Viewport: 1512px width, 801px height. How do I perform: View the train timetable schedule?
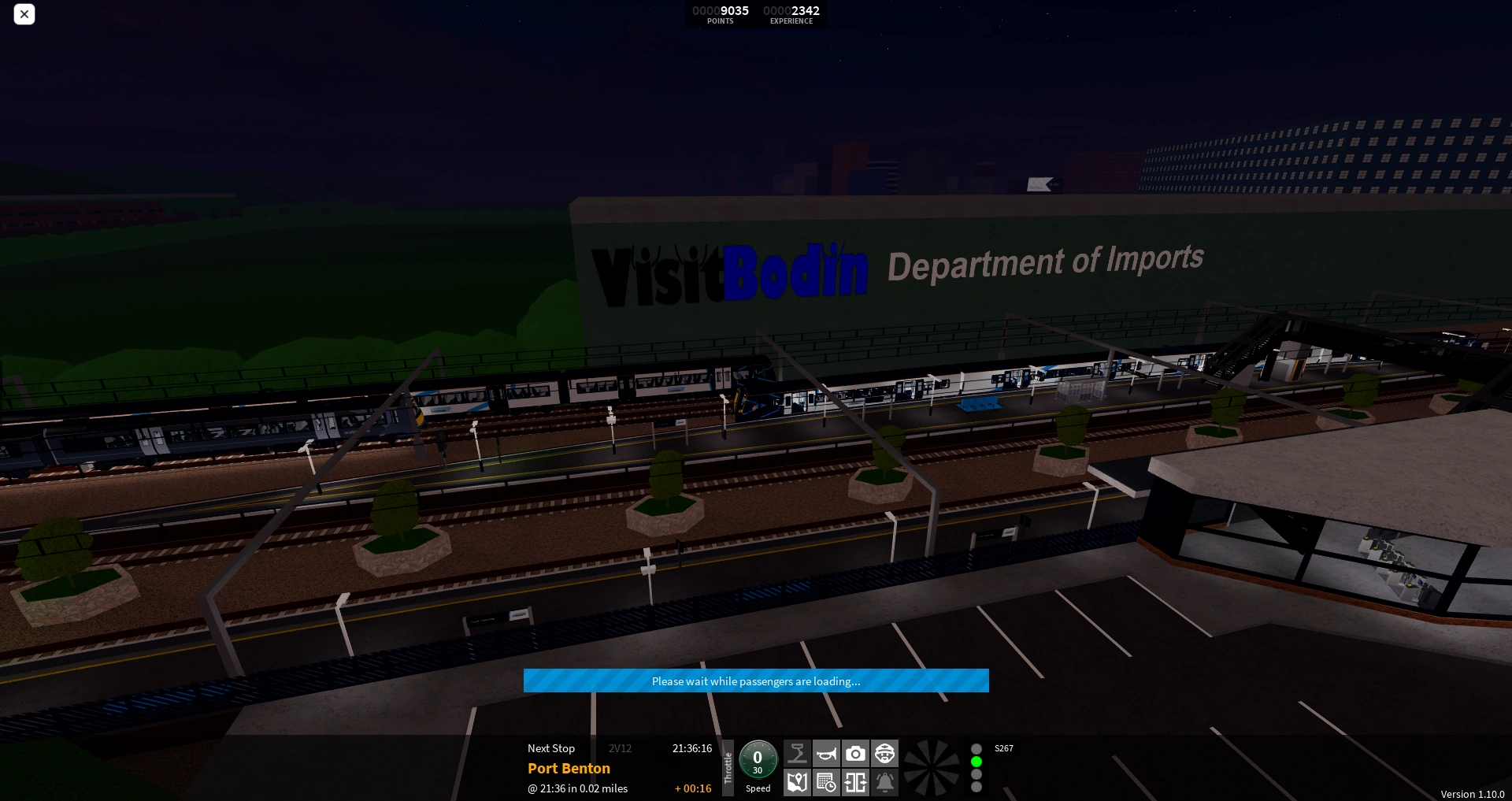click(826, 784)
